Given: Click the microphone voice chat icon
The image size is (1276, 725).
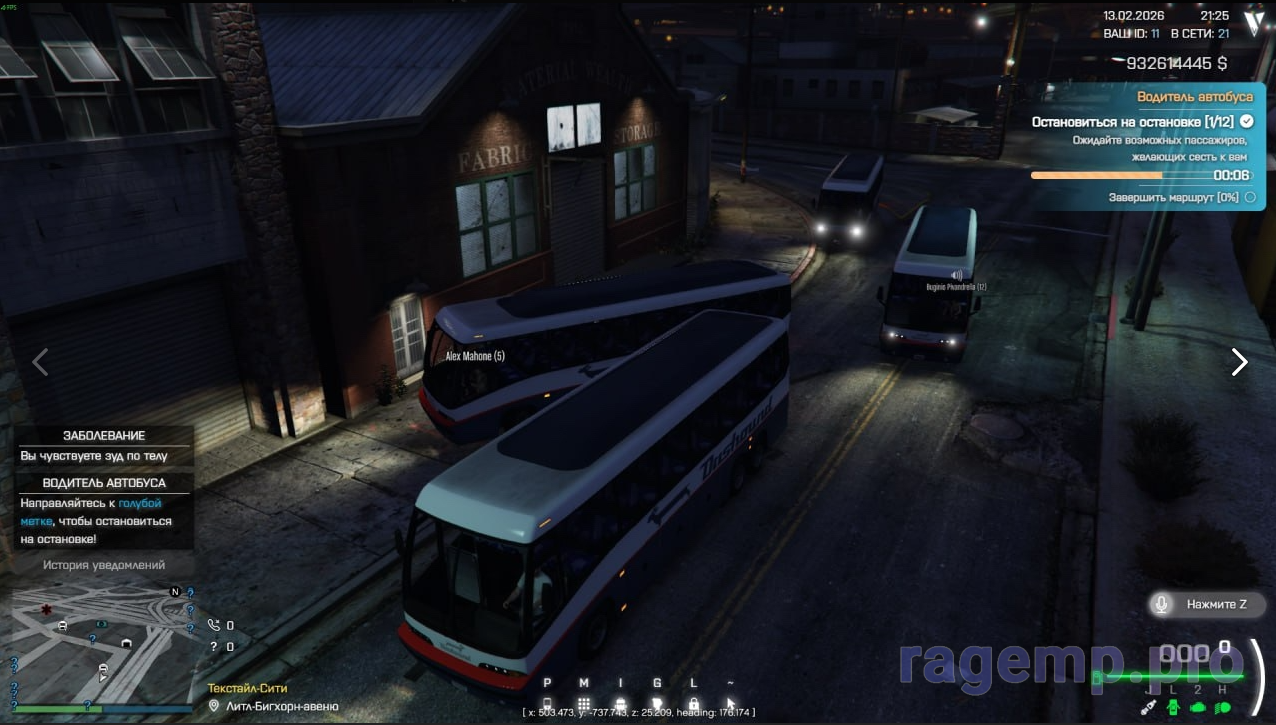Looking at the screenshot, I should [x=1162, y=604].
